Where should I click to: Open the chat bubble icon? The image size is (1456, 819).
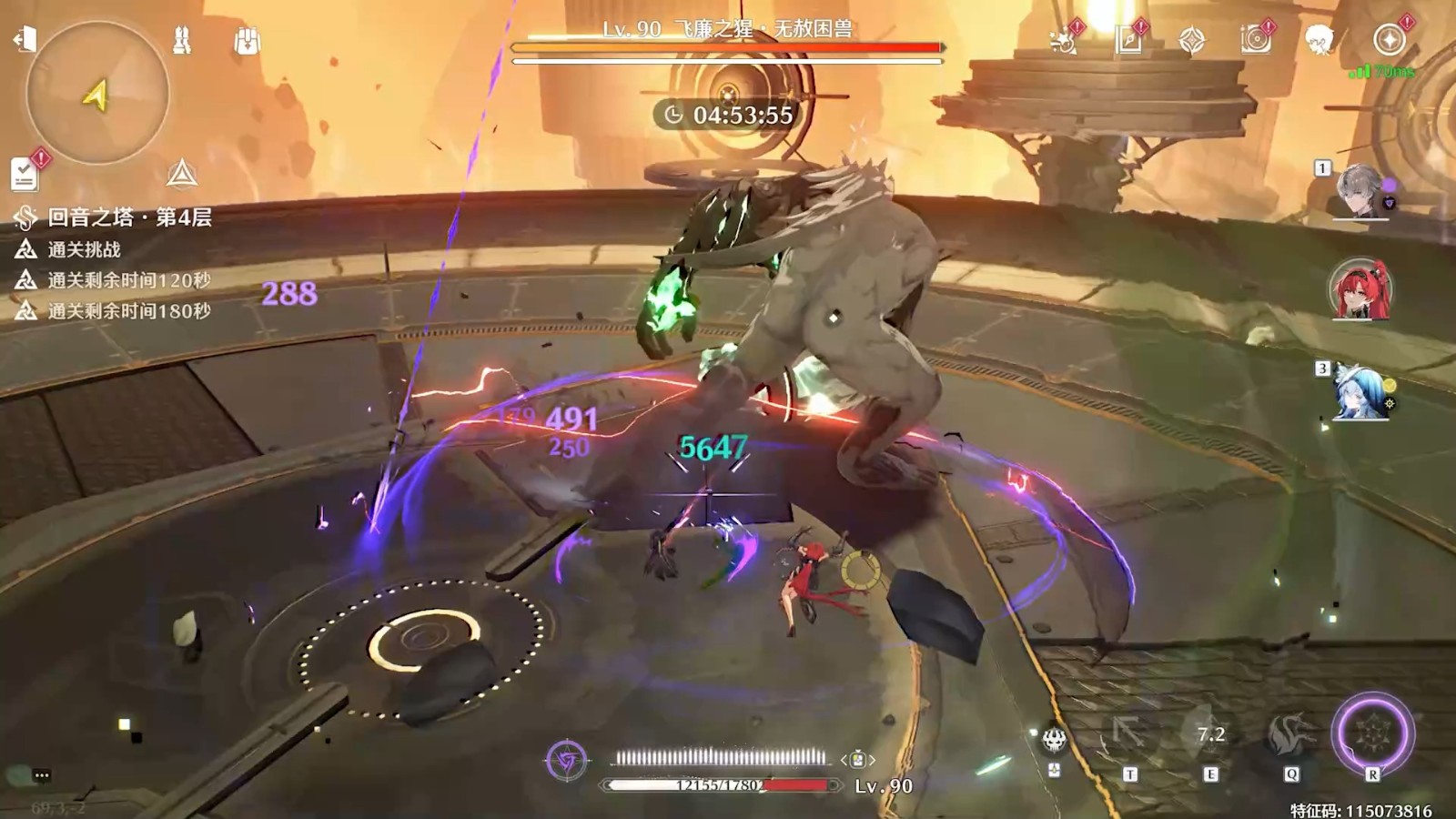point(41,775)
